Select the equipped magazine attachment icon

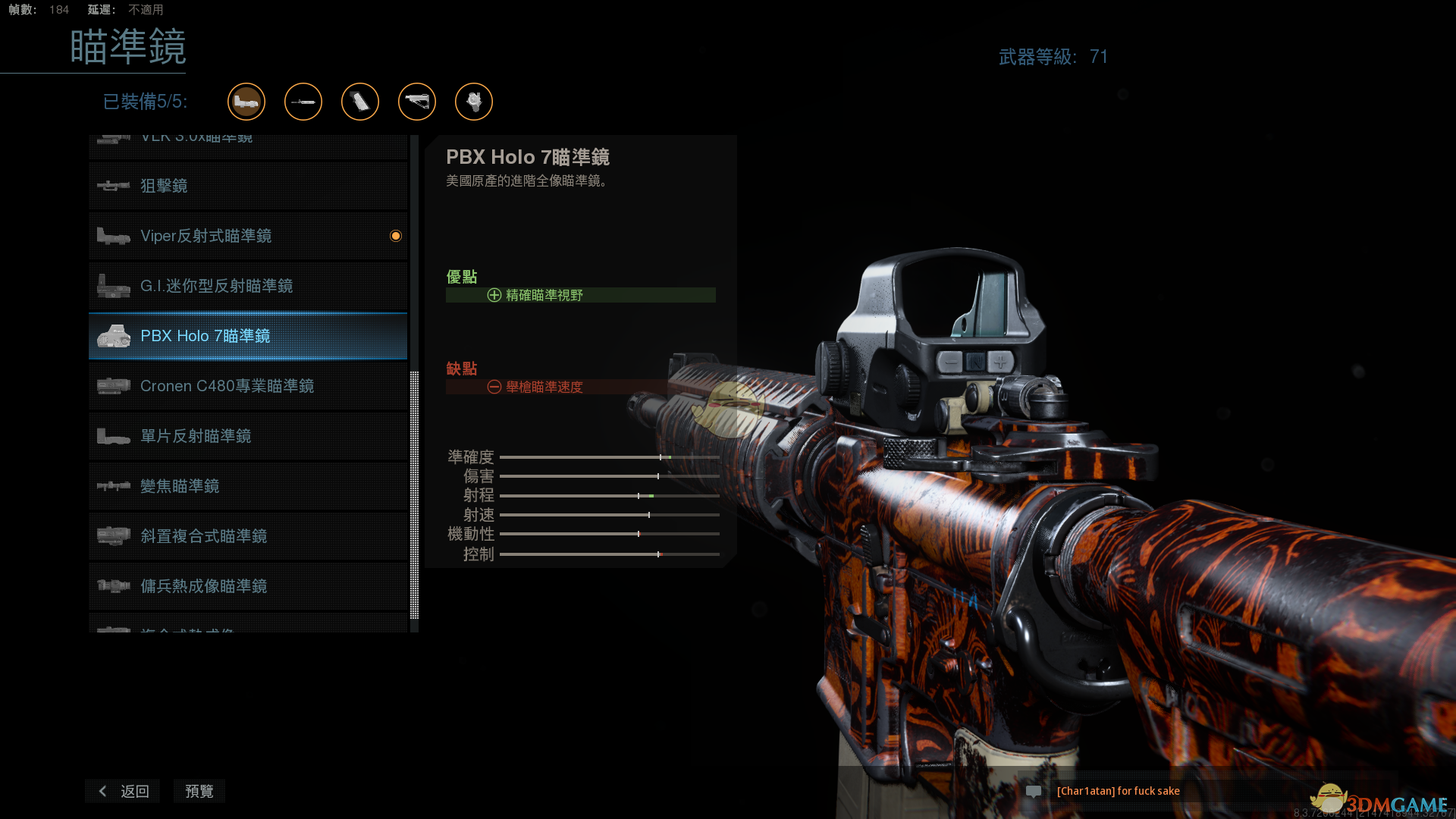coord(360,102)
